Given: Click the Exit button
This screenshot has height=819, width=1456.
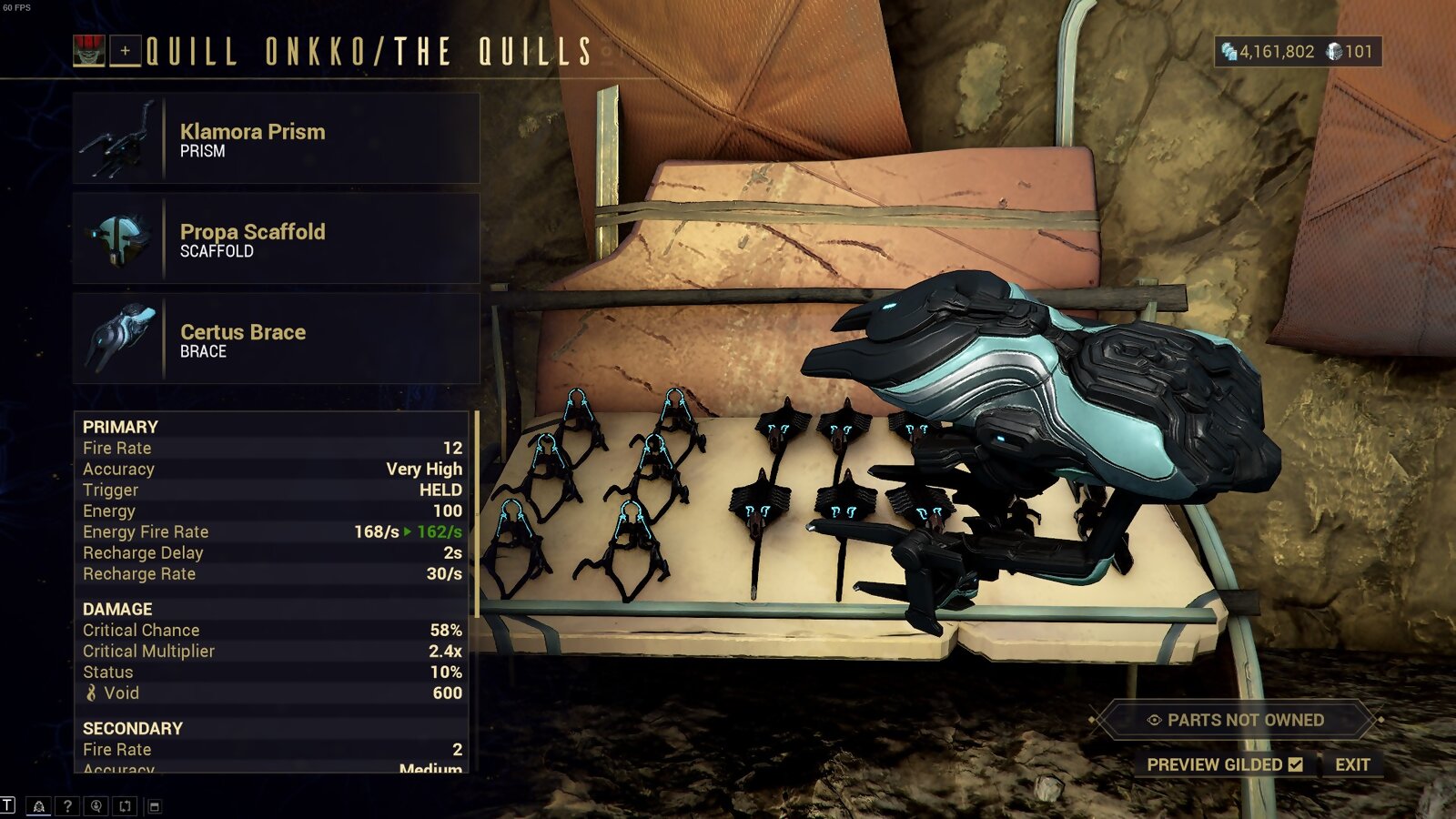Looking at the screenshot, I should tap(1355, 765).
